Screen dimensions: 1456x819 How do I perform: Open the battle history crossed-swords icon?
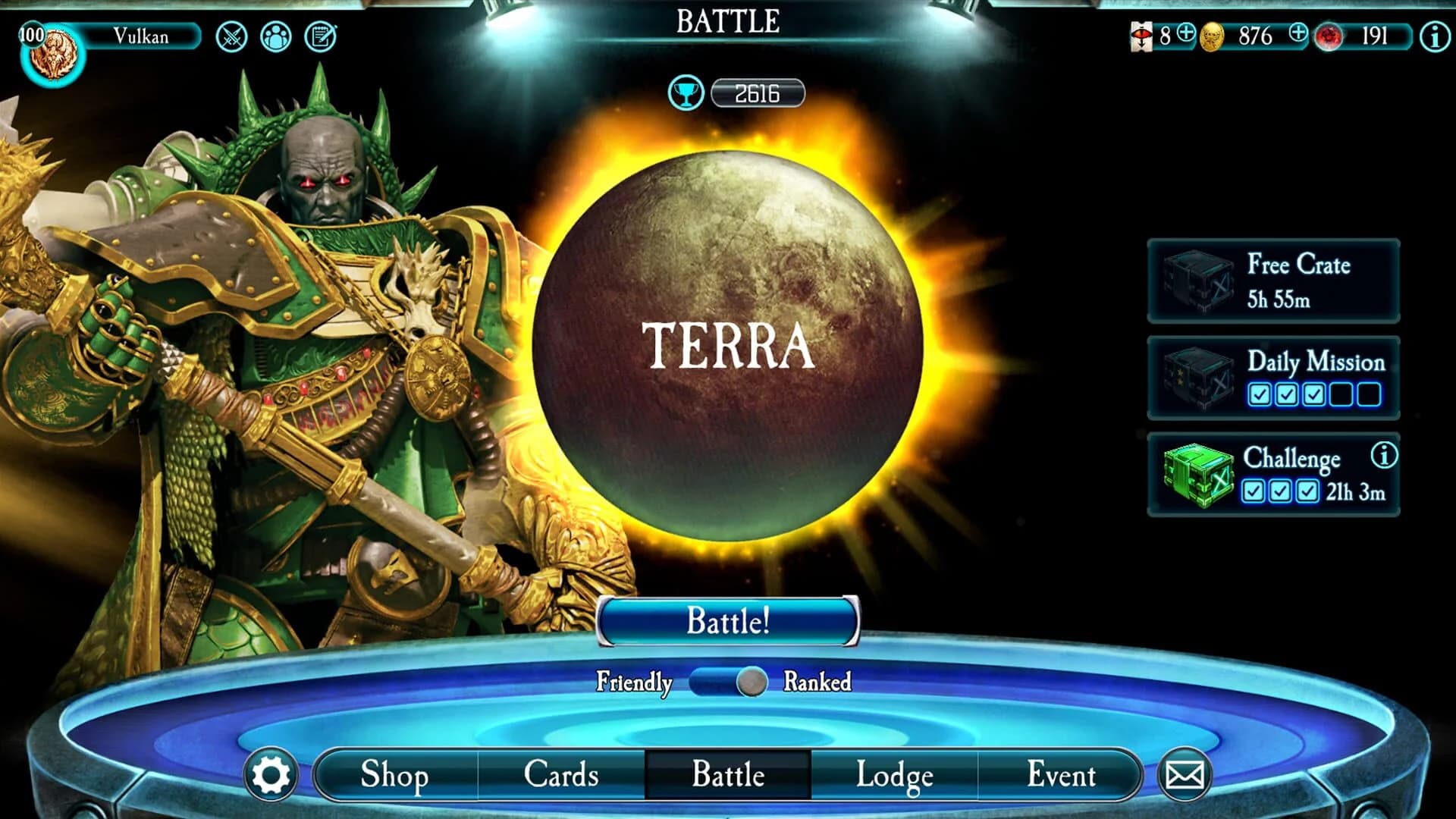click(231, 36)
